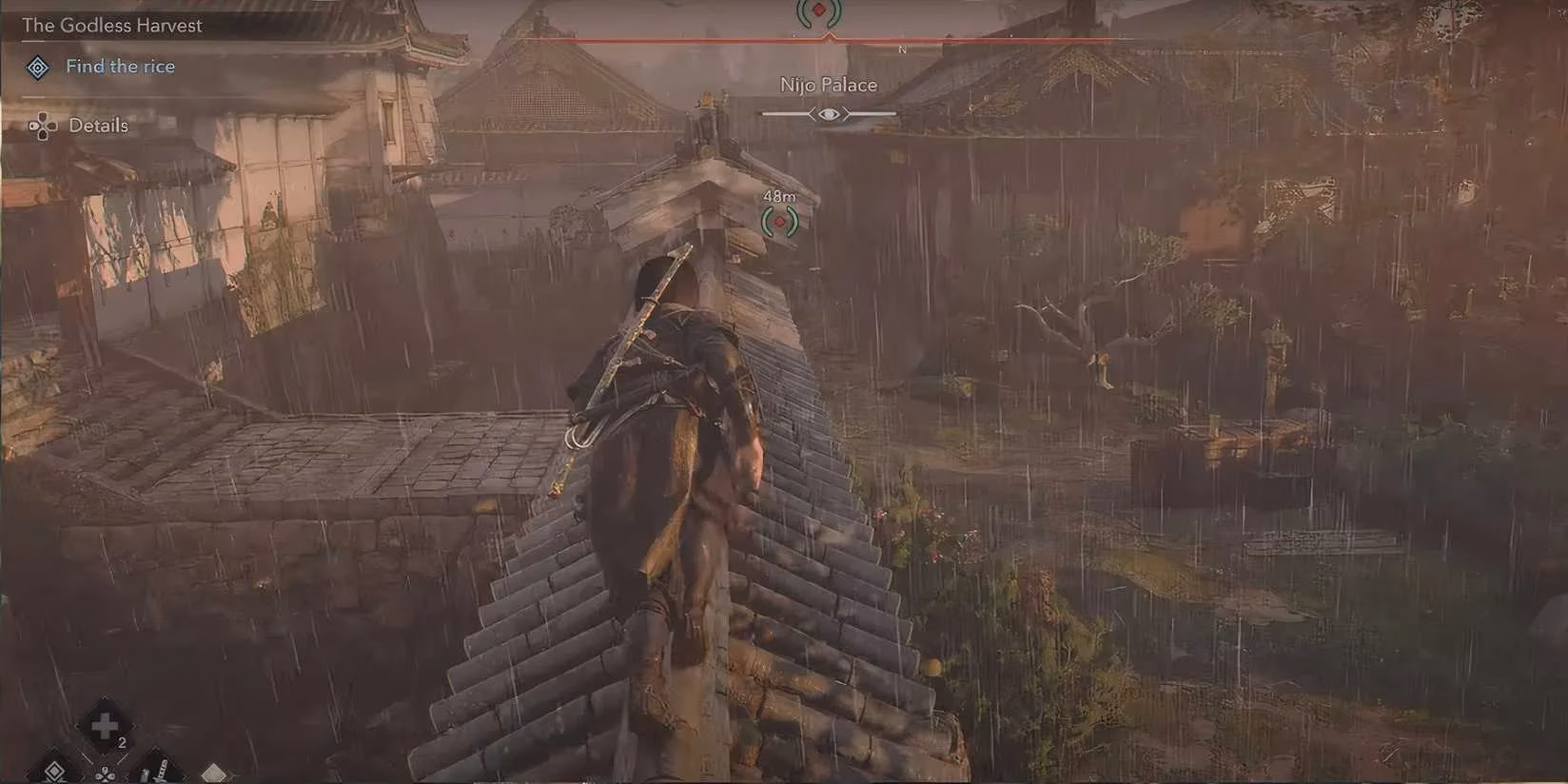
Task: Open the Nijo Palace location label
Action: (x=828, y=85)
